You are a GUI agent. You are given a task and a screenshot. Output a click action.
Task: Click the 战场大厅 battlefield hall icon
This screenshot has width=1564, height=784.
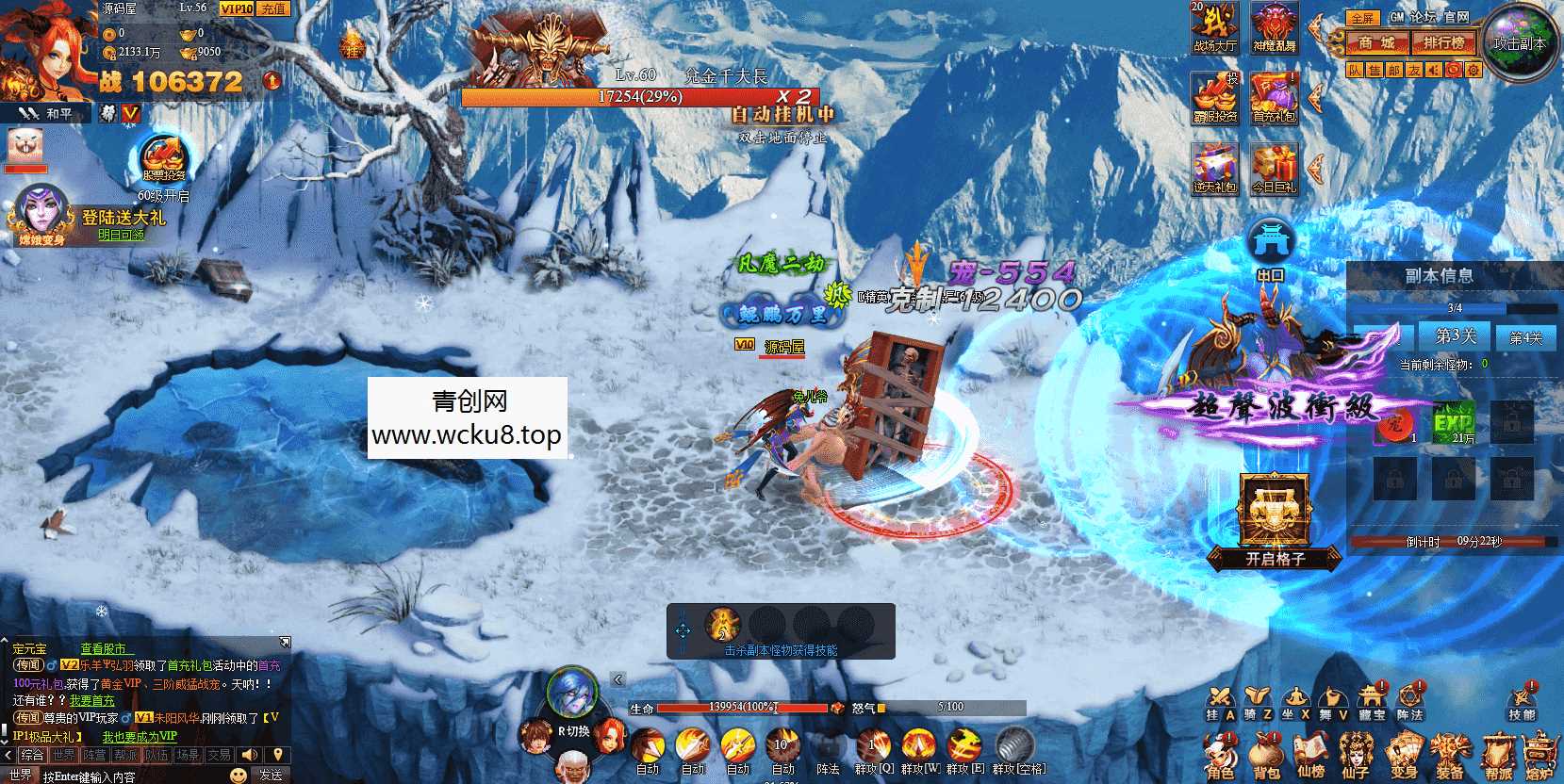pyautogui.click(x=1215, y=26)
